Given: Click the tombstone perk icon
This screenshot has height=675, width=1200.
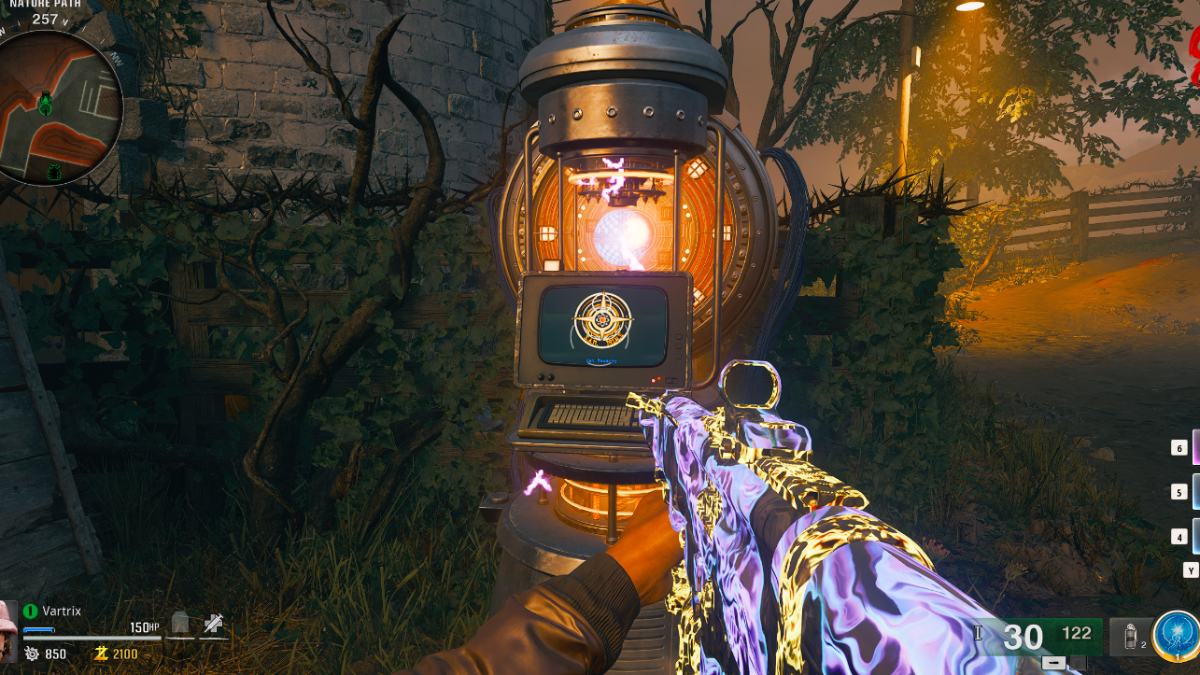Looking at the screenshot, I should (x=180, y=624).
